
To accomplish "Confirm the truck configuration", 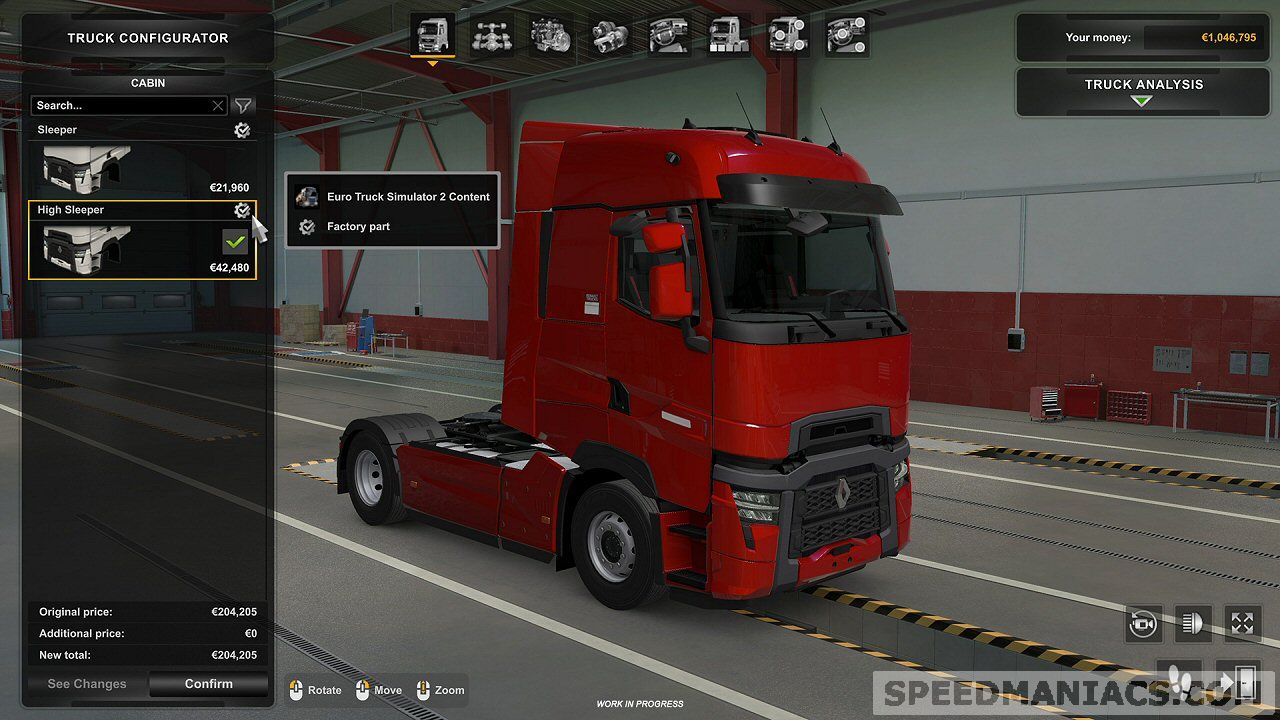I will [x=208, y=684].
